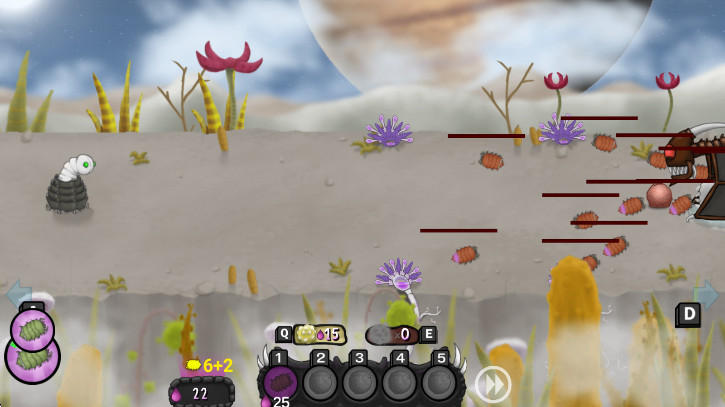Toggle the fast-forward speed button
Screen dimensions: 725x407
(492, 384)
